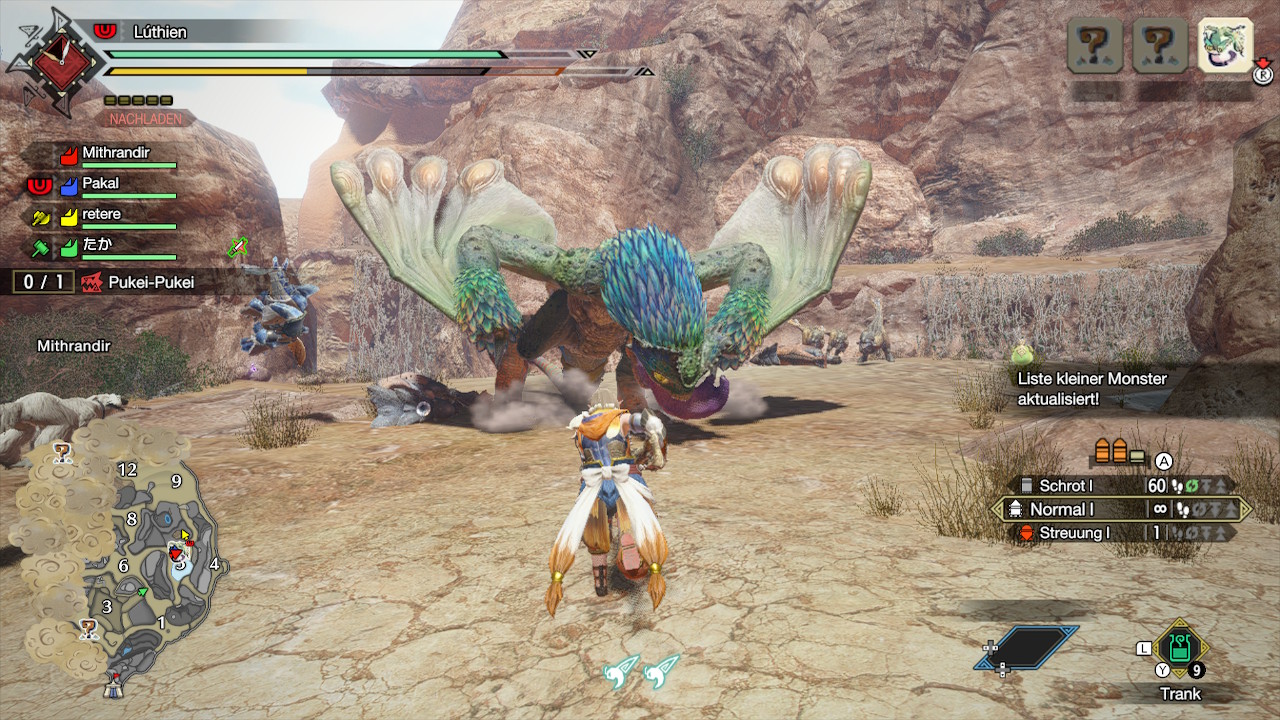Click the first unknown monster question-mark icon
This screenshot has height=720, width=1280.
click(1095, 45)
